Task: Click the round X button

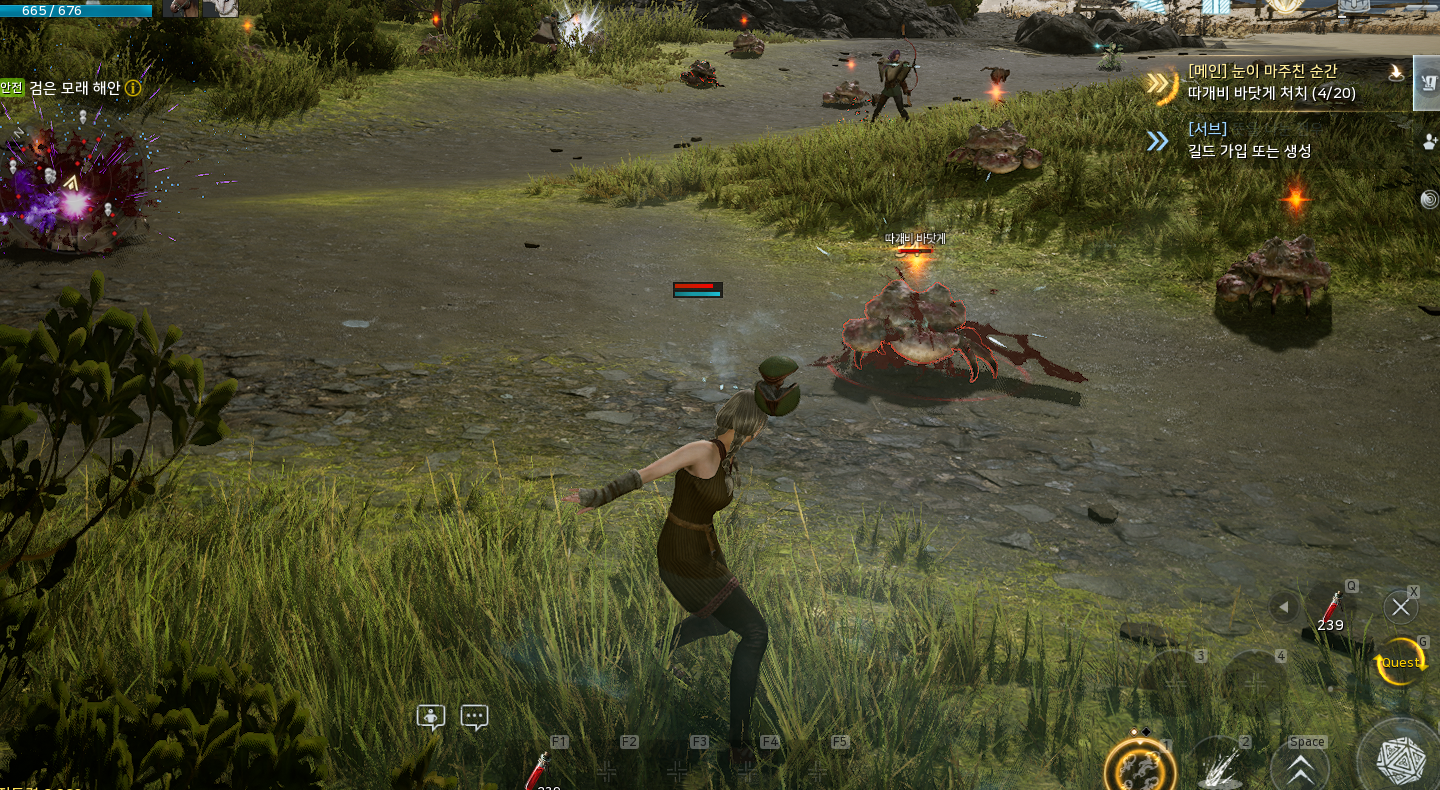Action: (x=1400, y=607)
